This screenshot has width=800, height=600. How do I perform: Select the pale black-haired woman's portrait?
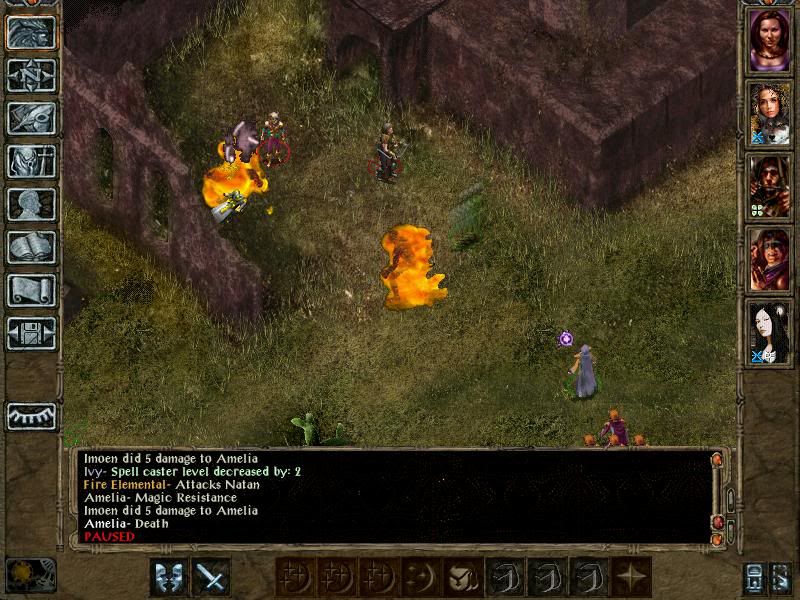(x=769, y=332)
